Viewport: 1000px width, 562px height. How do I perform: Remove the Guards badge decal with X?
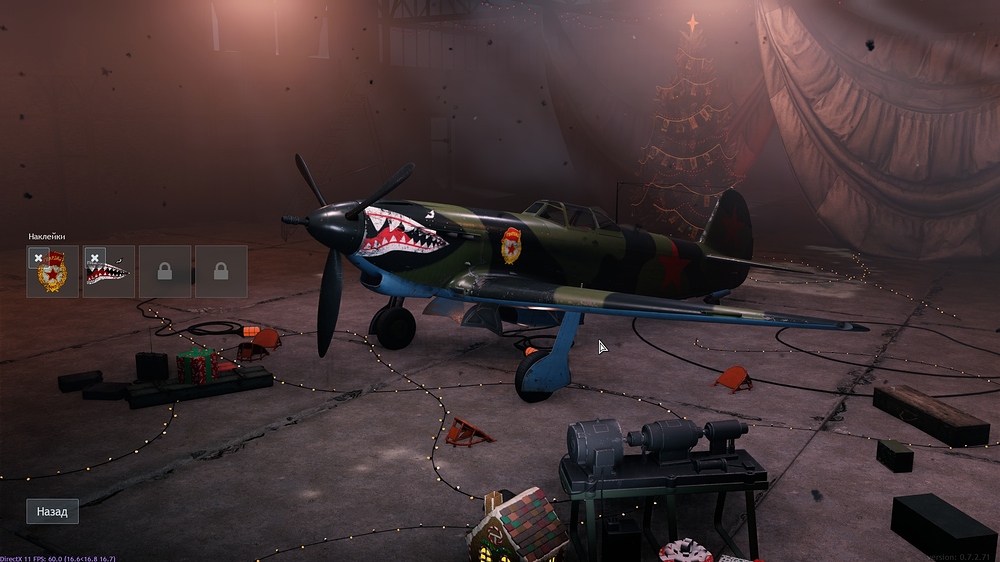point(38,257)
